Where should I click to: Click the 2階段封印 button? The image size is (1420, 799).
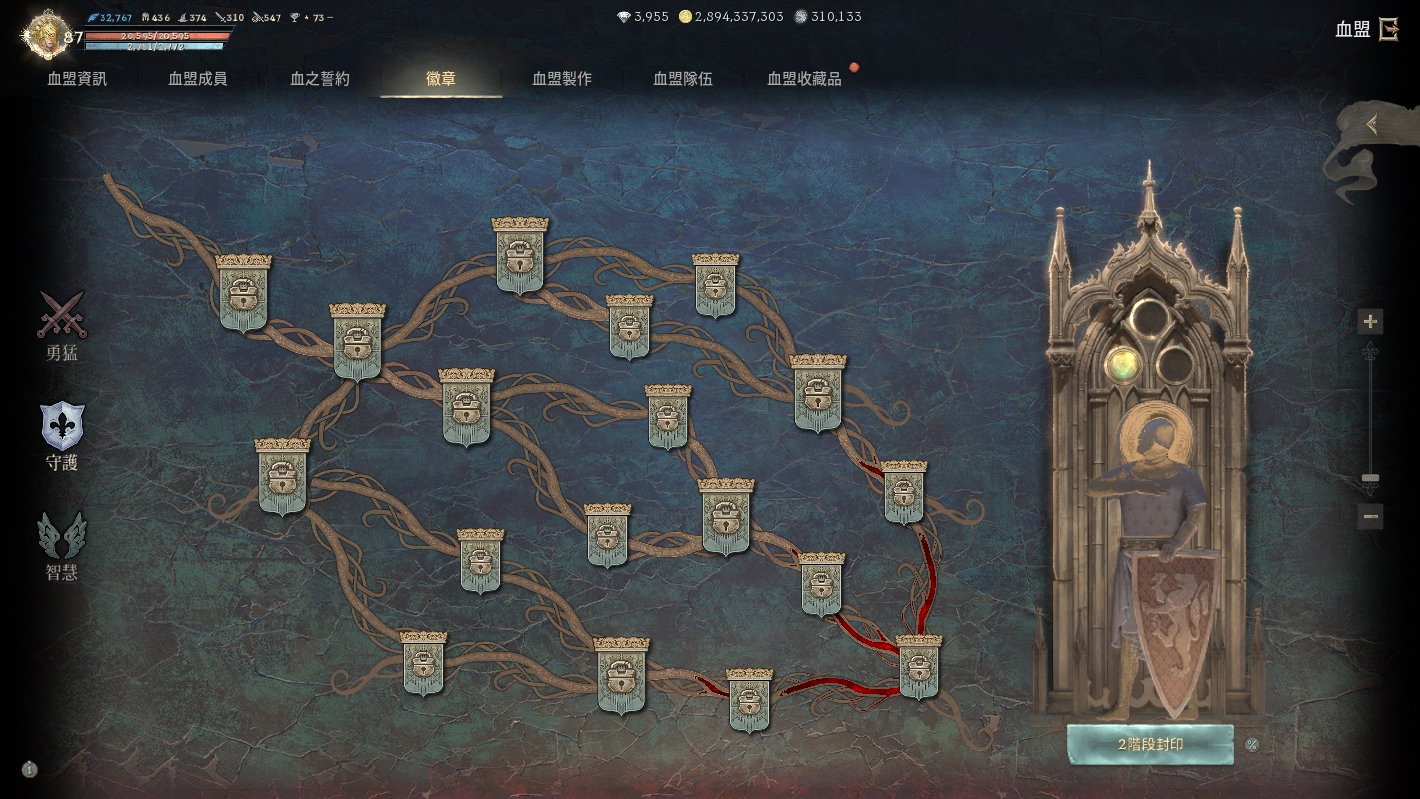pos(1150,745)
